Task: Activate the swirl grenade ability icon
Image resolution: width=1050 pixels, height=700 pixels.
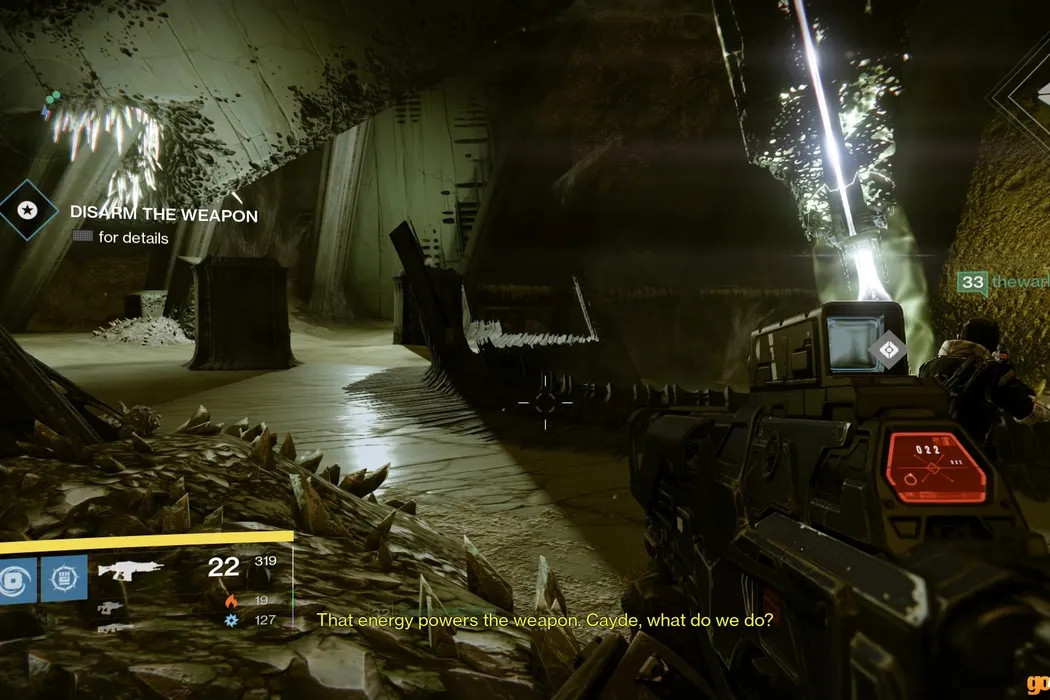Action: click(14, 579)
